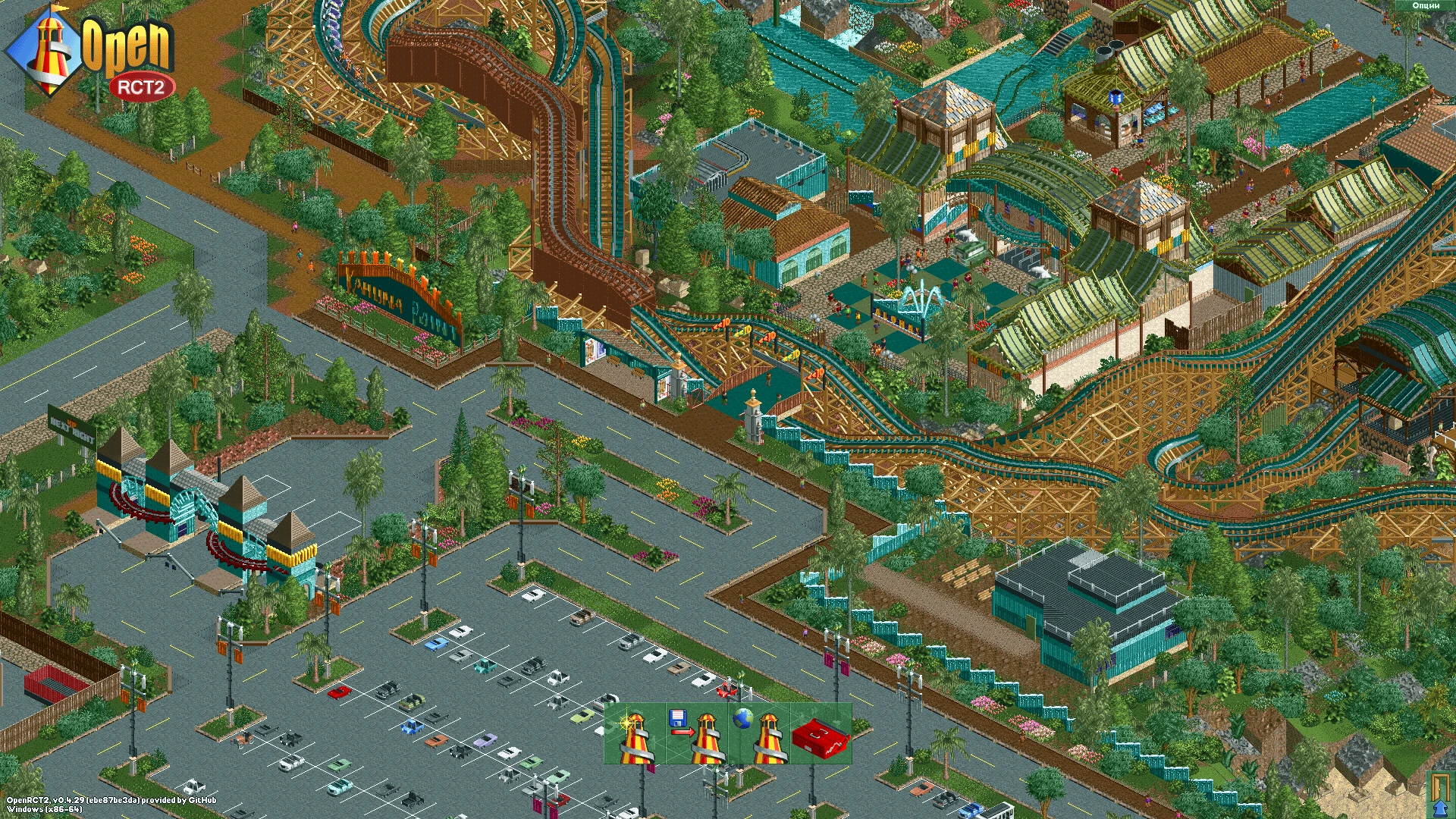This screenshot has width=1456, height=819.
Task: Open the red toolbox game tools
Action: tap(821, 734)
